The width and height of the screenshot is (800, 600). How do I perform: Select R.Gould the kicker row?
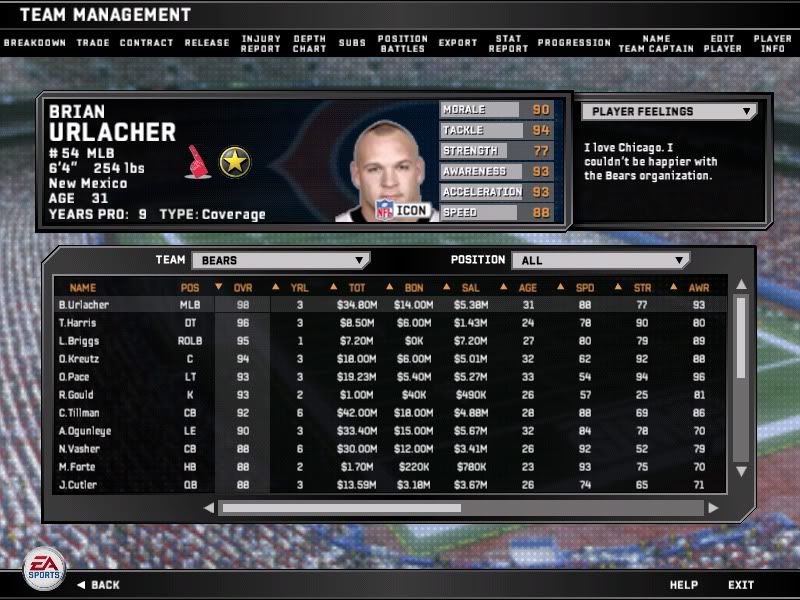point(78,395)
